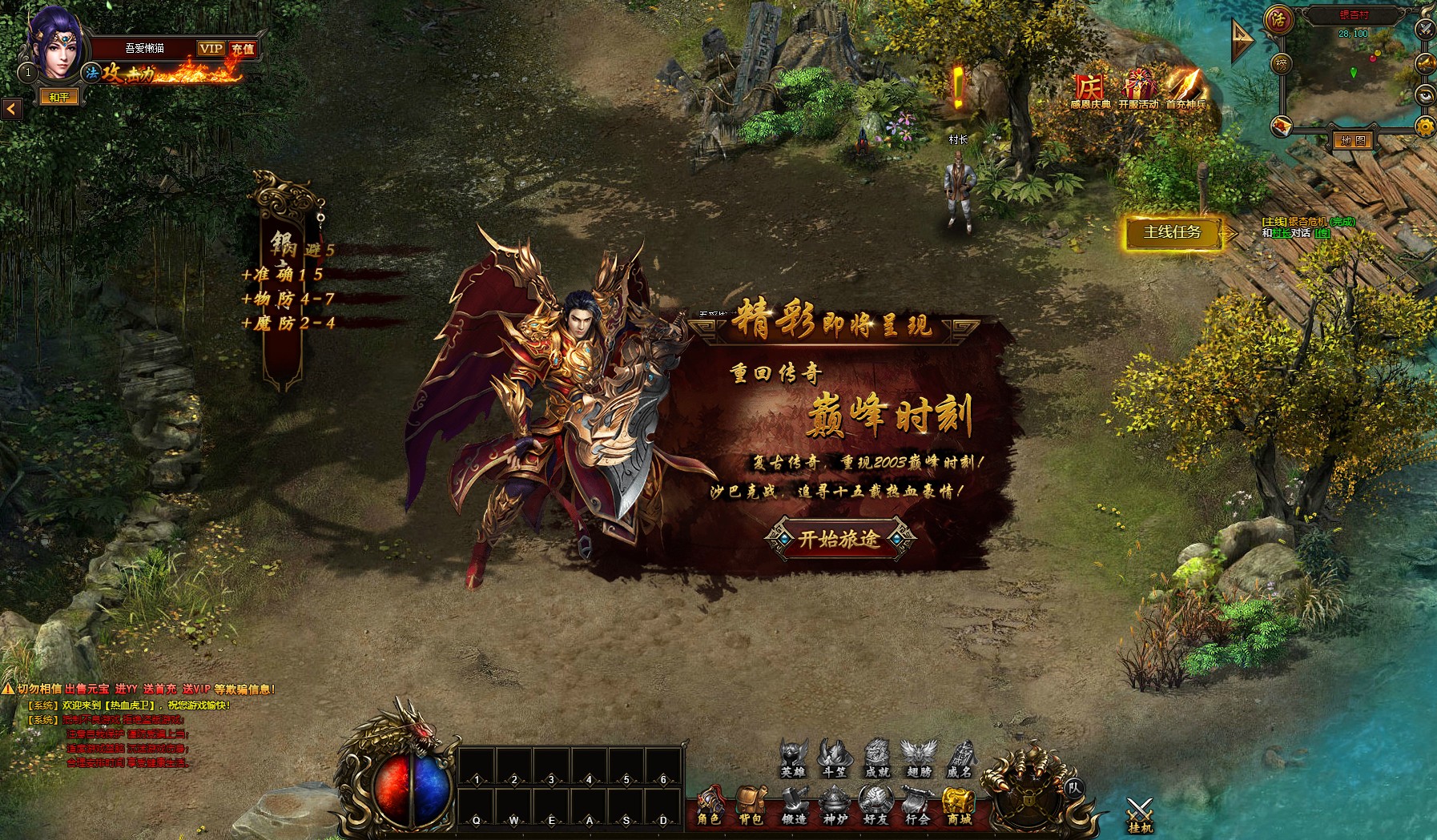Open the 翅膀 wings panel
1437x840 pixels.
919,758
